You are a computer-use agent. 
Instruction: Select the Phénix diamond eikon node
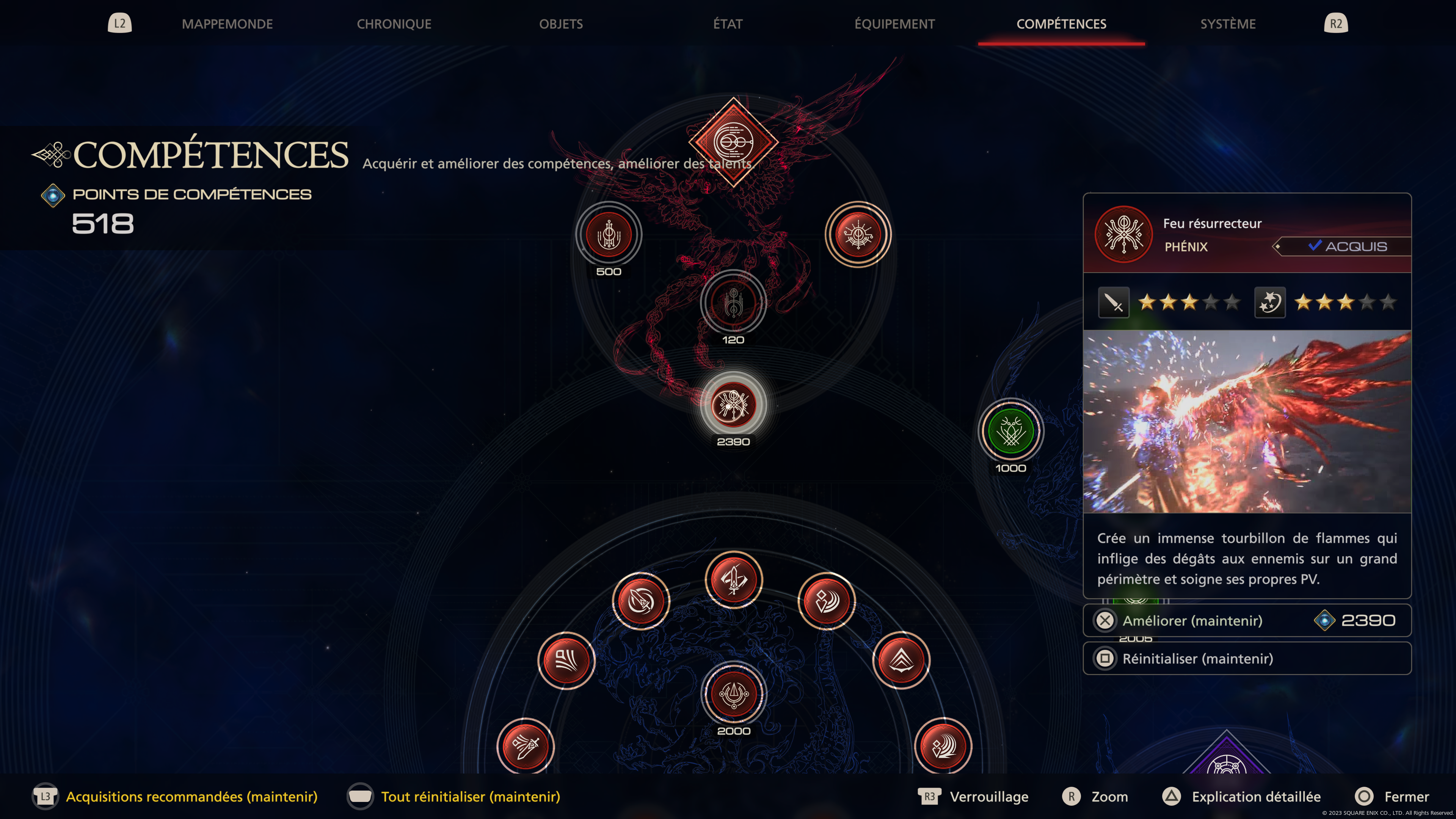click(733, 142)
